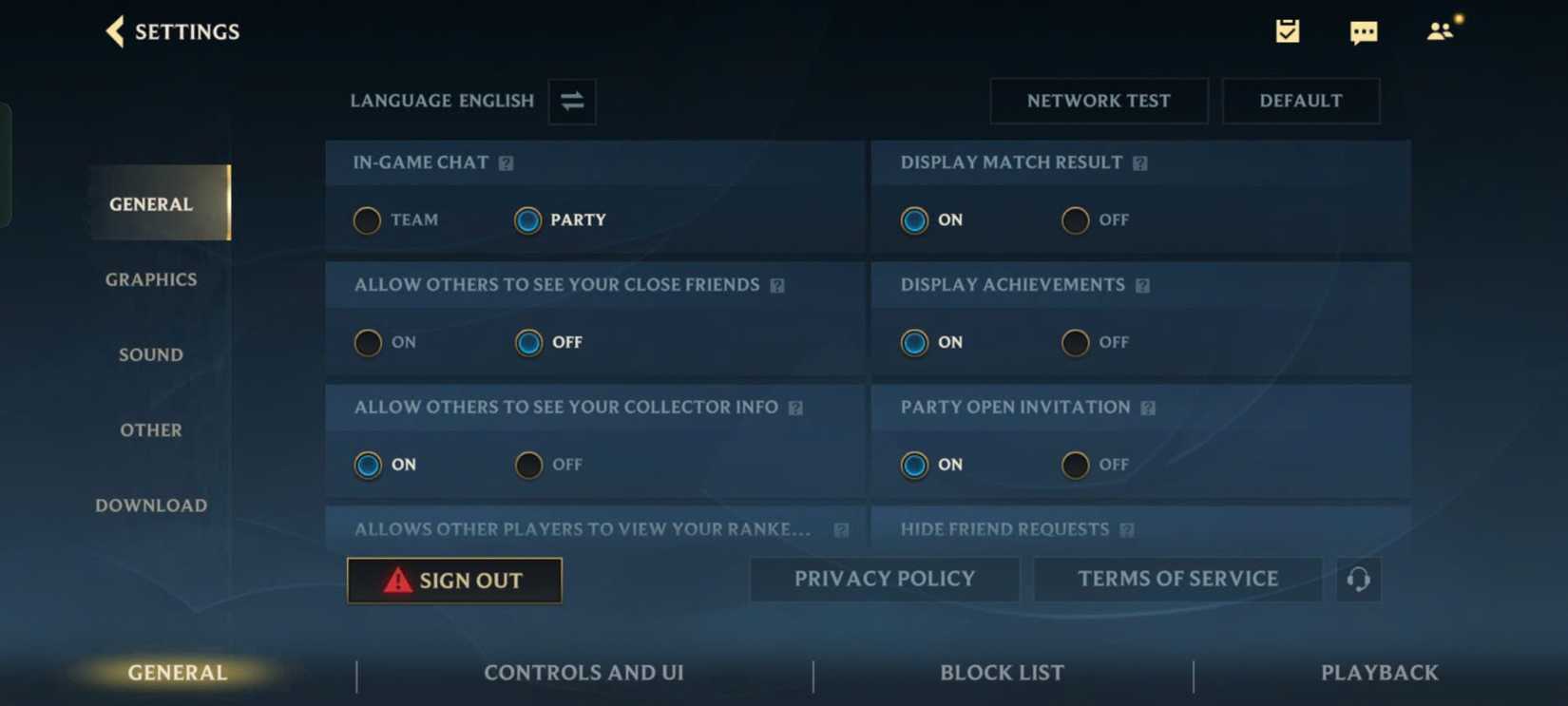Open the Sound settings tab
The image size is (1568, 706).
coord(150,354)
